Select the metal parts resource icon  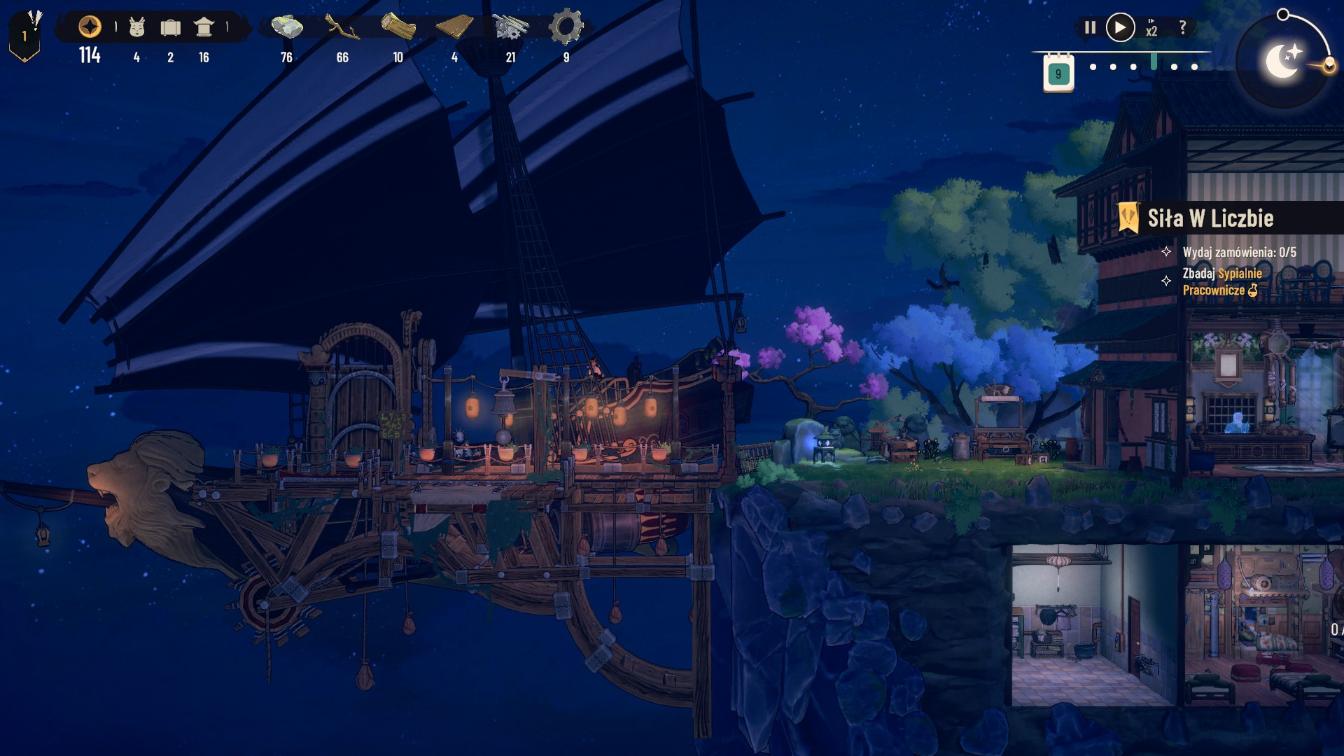(x=510, y=27)
